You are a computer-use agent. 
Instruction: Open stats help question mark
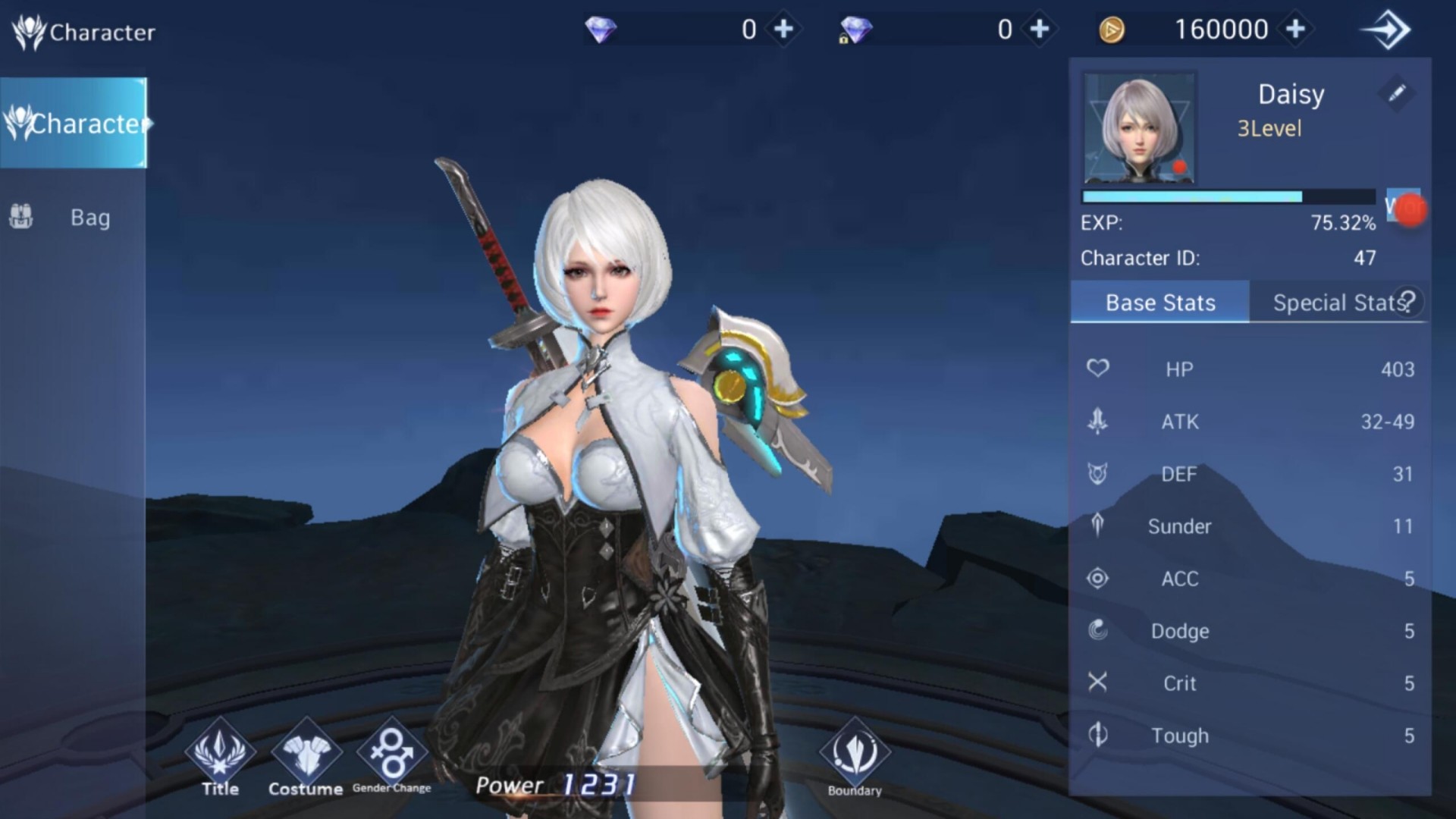pyautogui.click(x=1409, y=300)
